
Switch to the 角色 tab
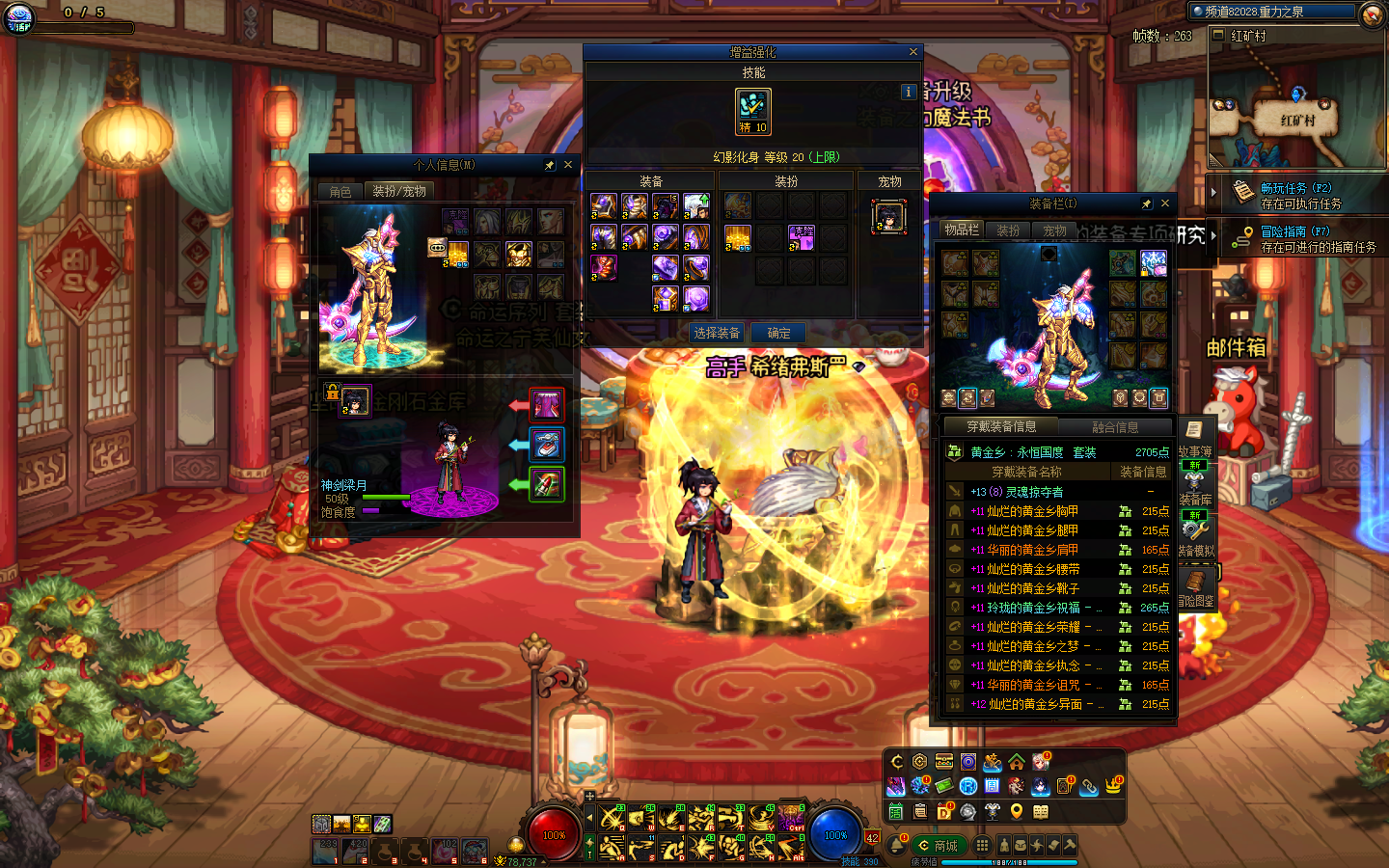click(x=340, y=192)
